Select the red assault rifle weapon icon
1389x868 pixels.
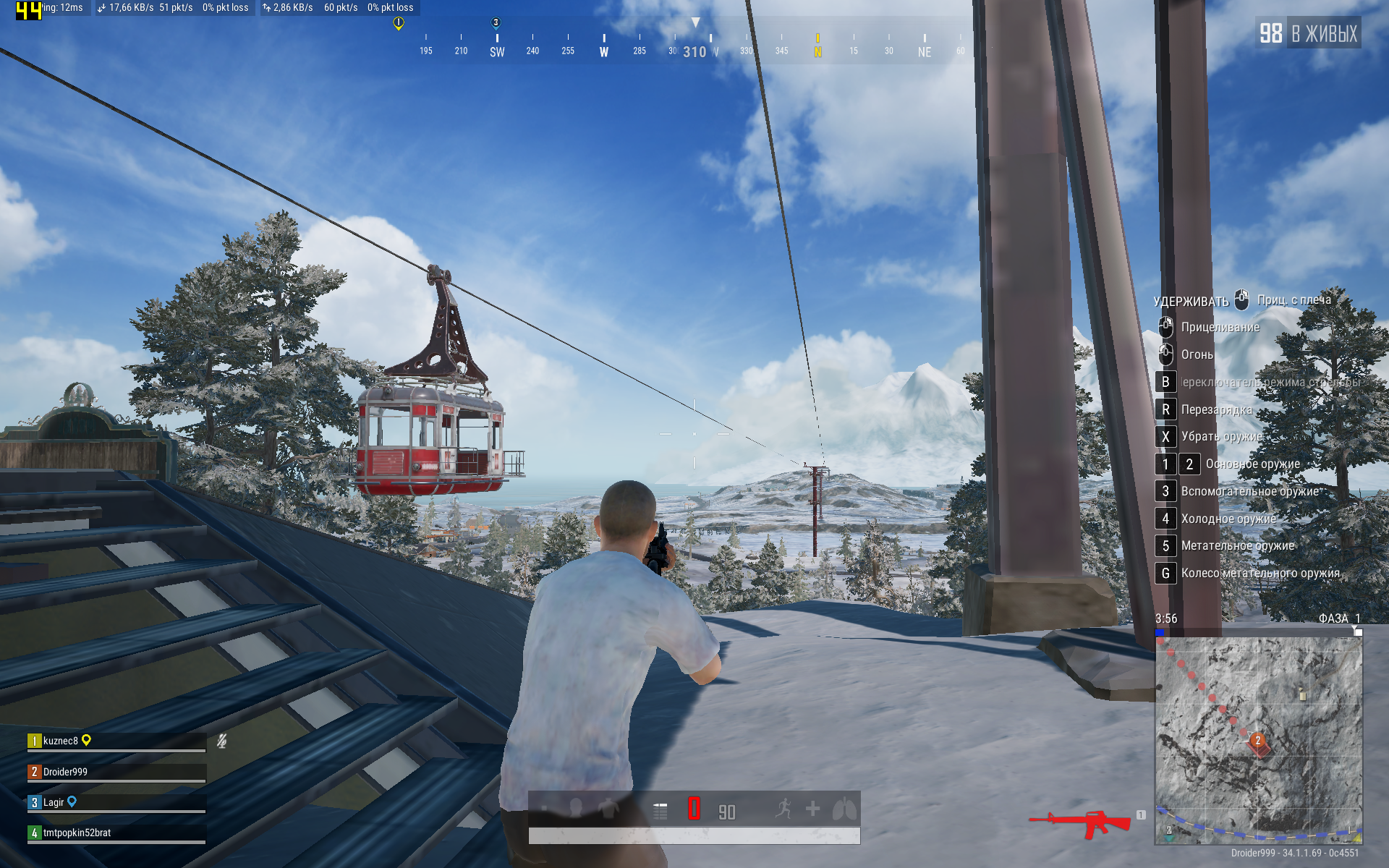1082,823
